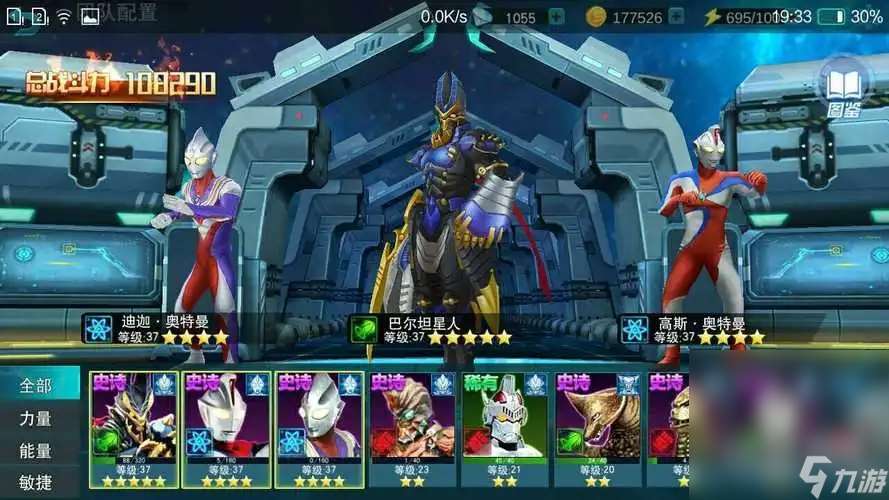The image size is (889, 500).
Task: Select the level 20 golden monster card
Action: coord(597,430)
